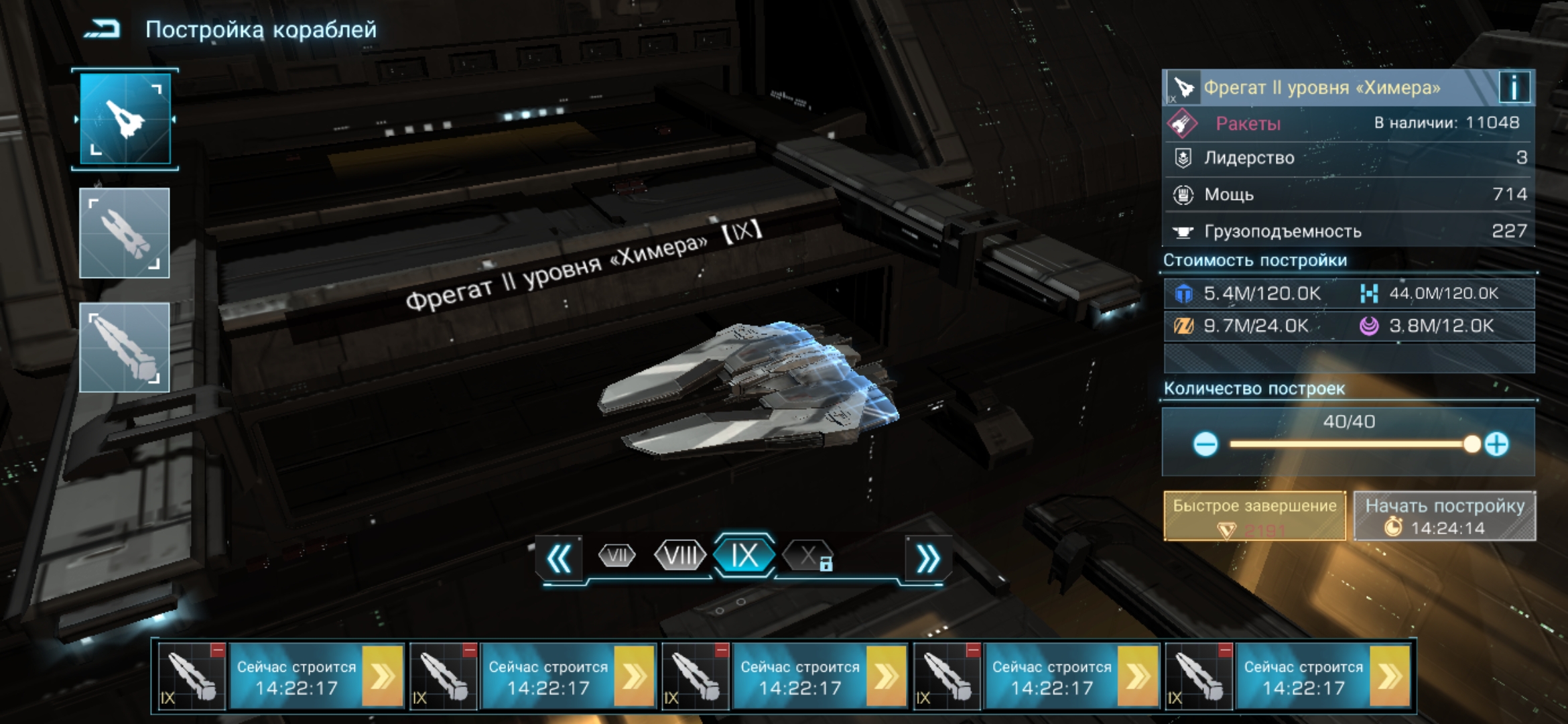Start construction with Начать постройку

click(x=1445, y=516)
